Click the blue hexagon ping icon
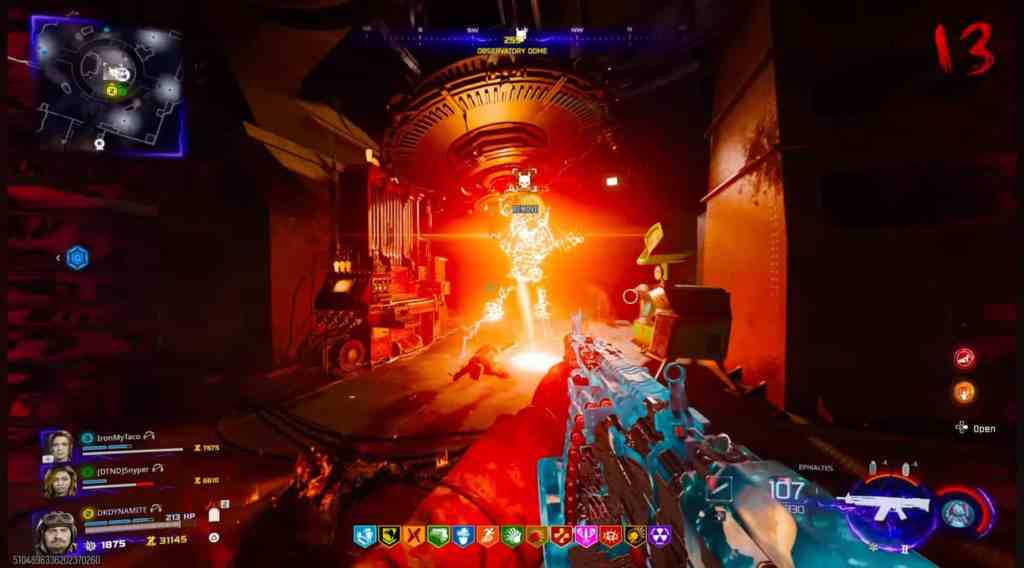 78,258
